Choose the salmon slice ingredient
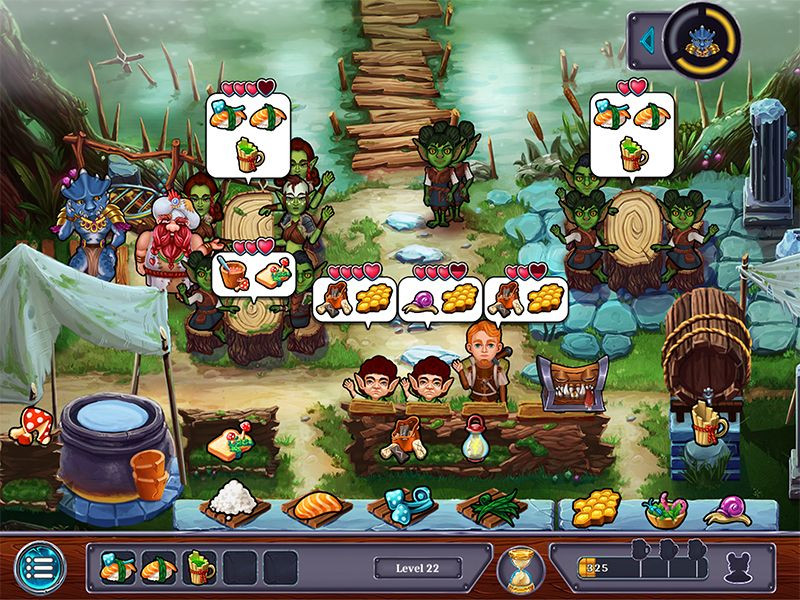The width and height of the screenshot is (800, 600). point(319,506)
